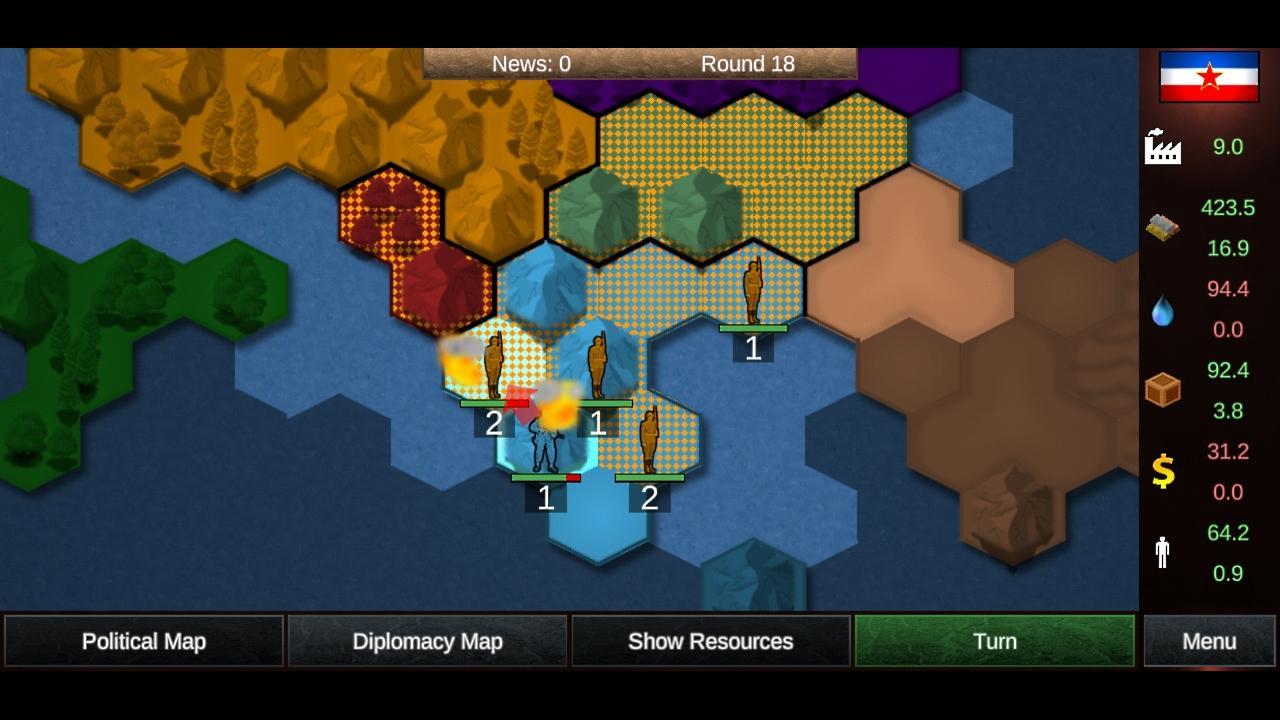
Task: Enable Show Resources overlay
Action: click(711, 641)
